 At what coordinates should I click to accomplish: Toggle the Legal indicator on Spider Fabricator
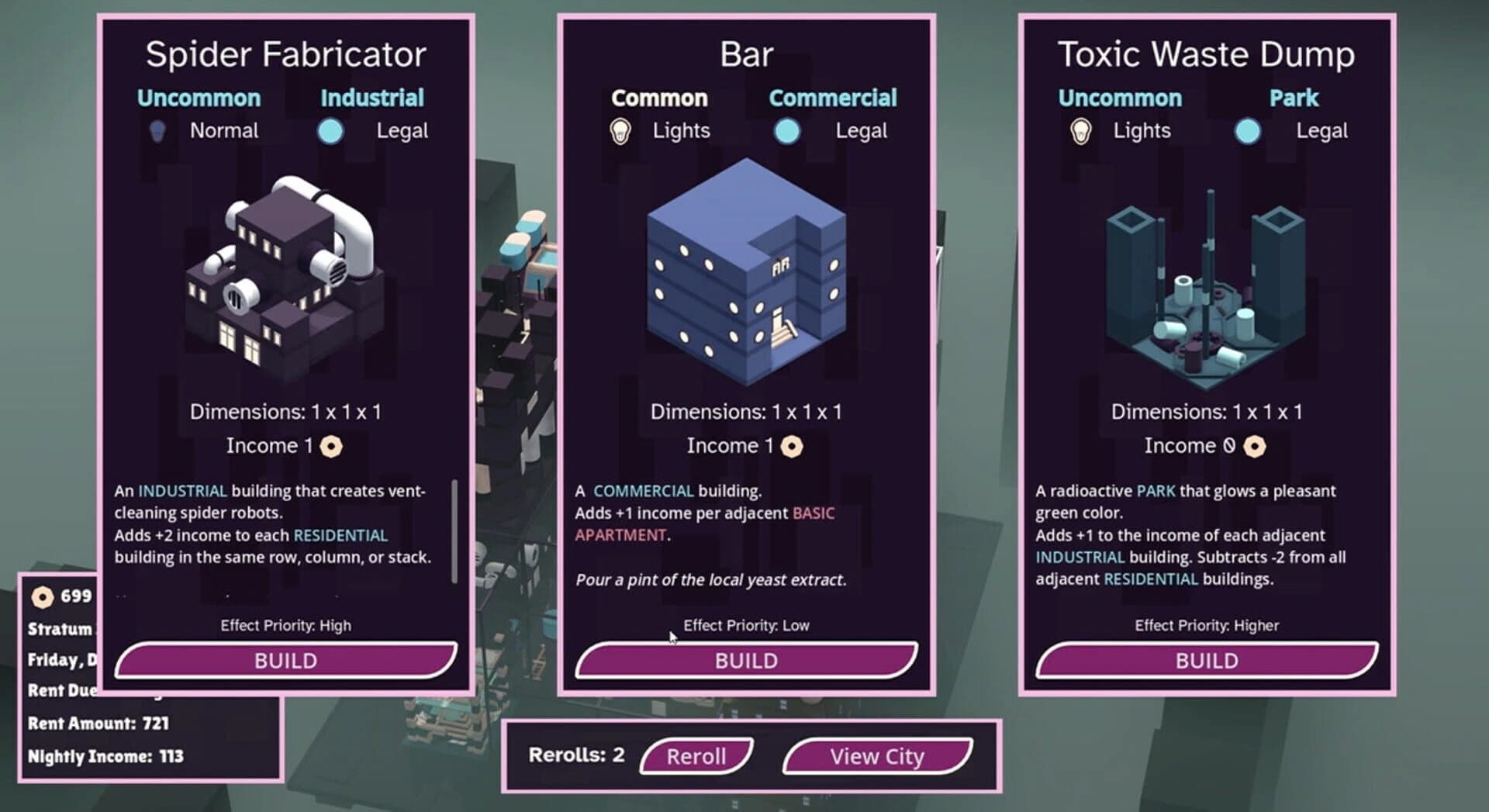tap(330, 130)
